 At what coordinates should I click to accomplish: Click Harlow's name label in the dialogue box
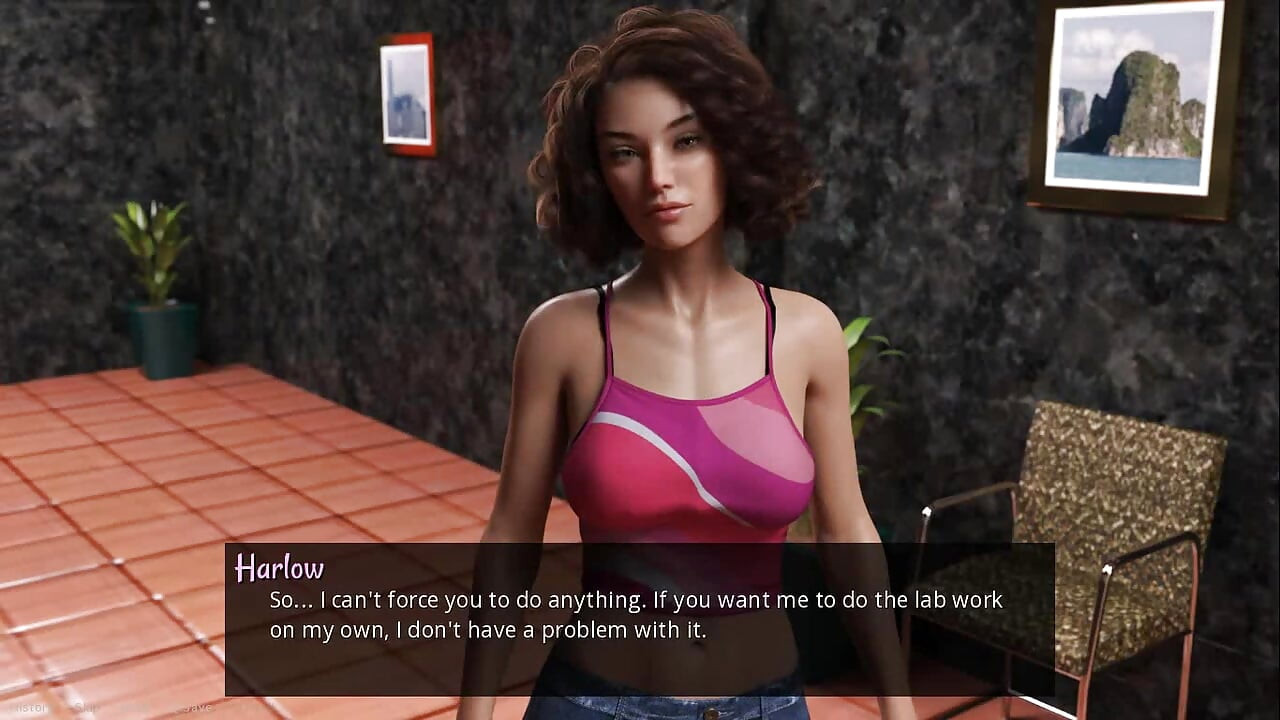280,568
